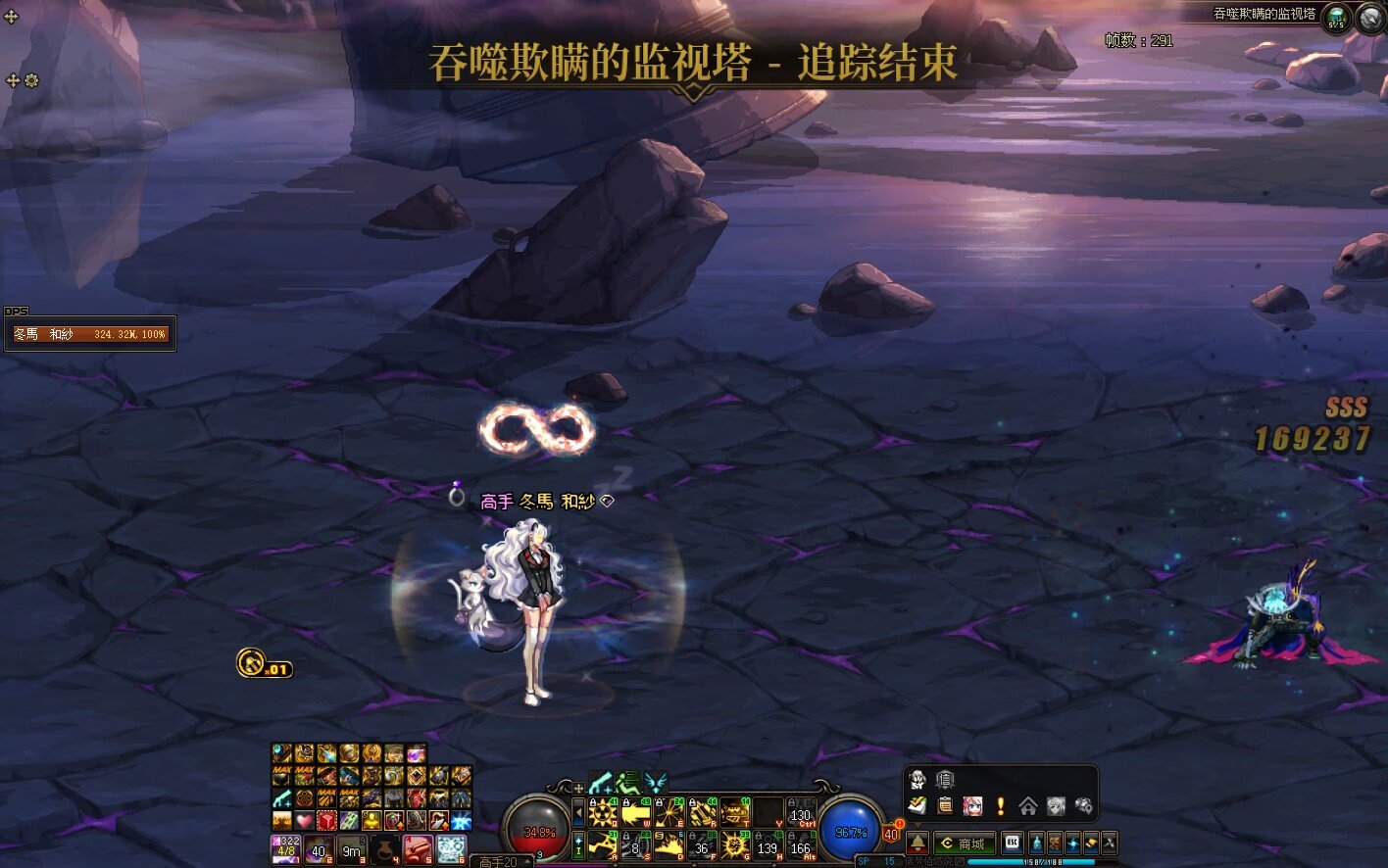Use the red item in quick slot 5
This screenshot has width=1388, height=868.
point(418,849)
